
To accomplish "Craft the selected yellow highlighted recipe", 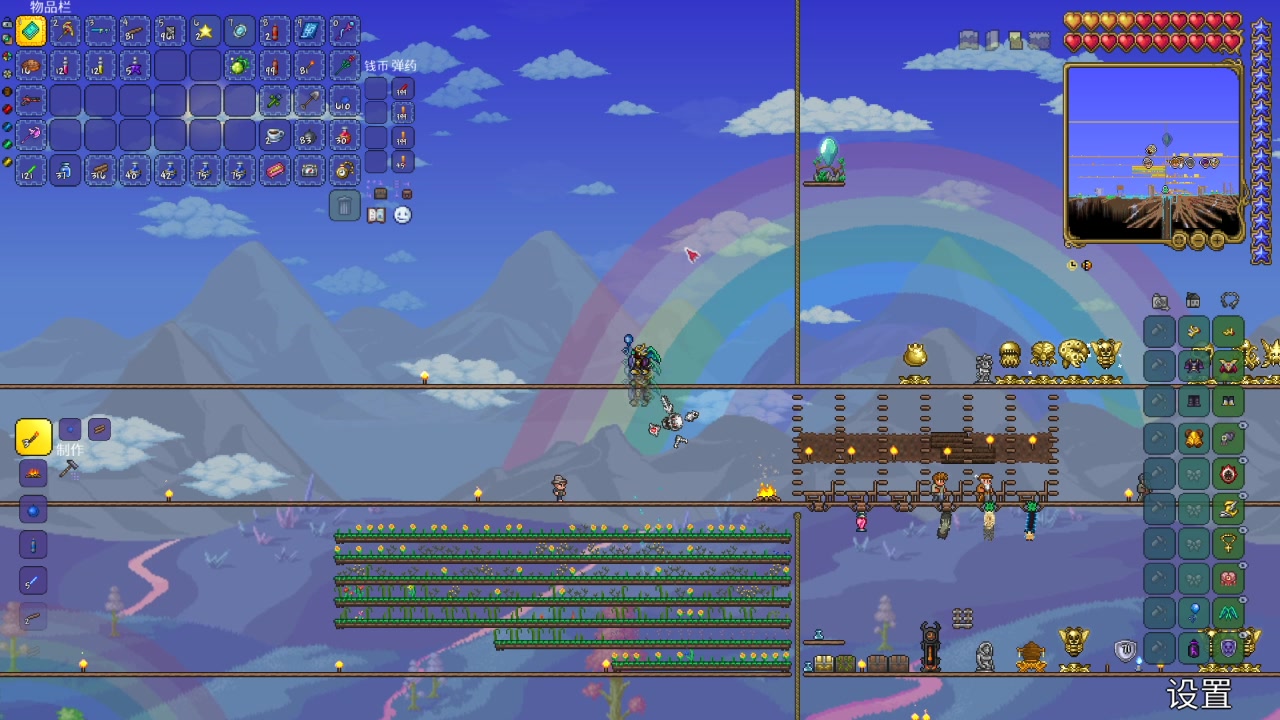I will coord(33,437).
